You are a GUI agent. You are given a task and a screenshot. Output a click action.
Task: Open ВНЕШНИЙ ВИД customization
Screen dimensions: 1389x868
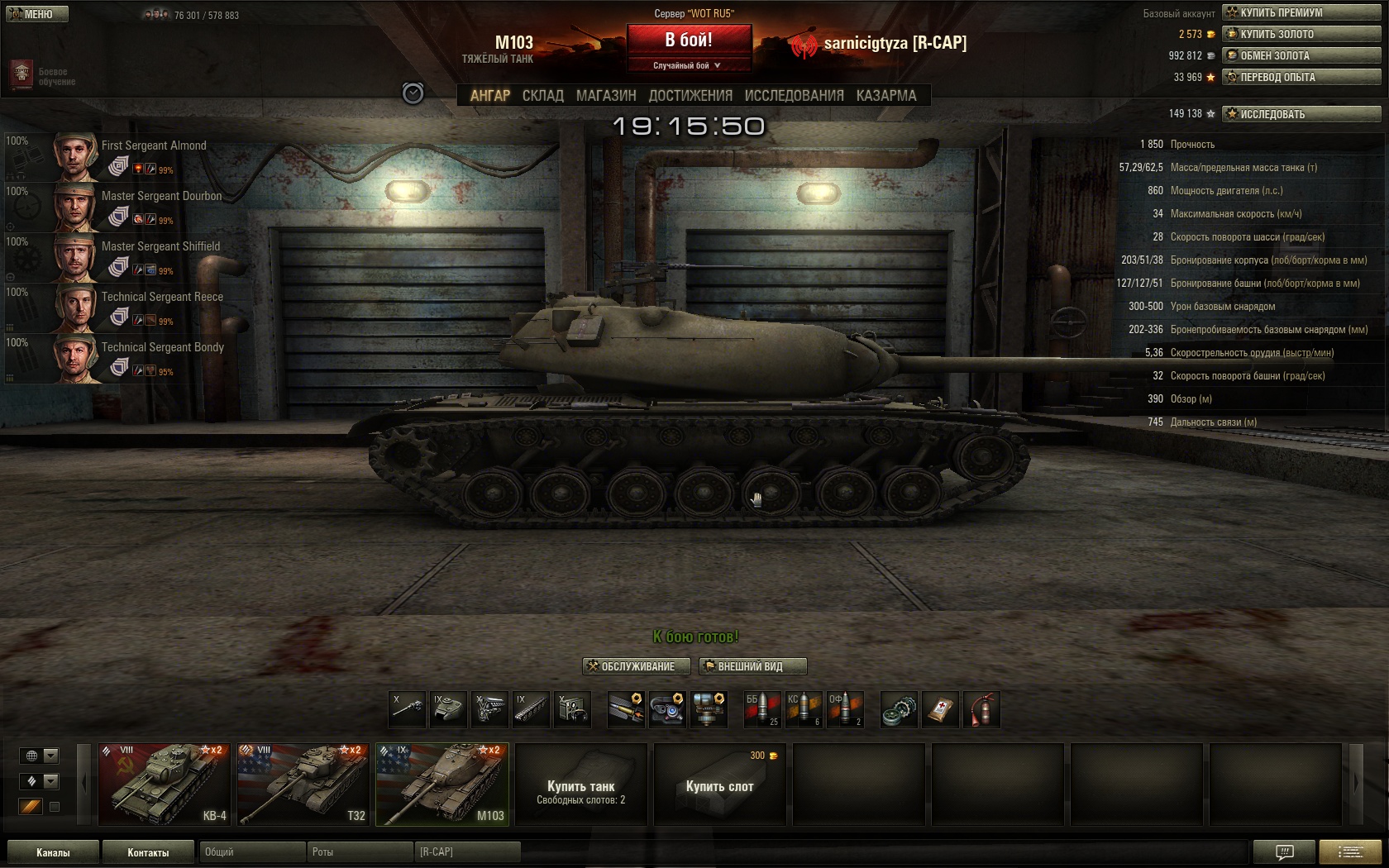(x=752, y=666)
